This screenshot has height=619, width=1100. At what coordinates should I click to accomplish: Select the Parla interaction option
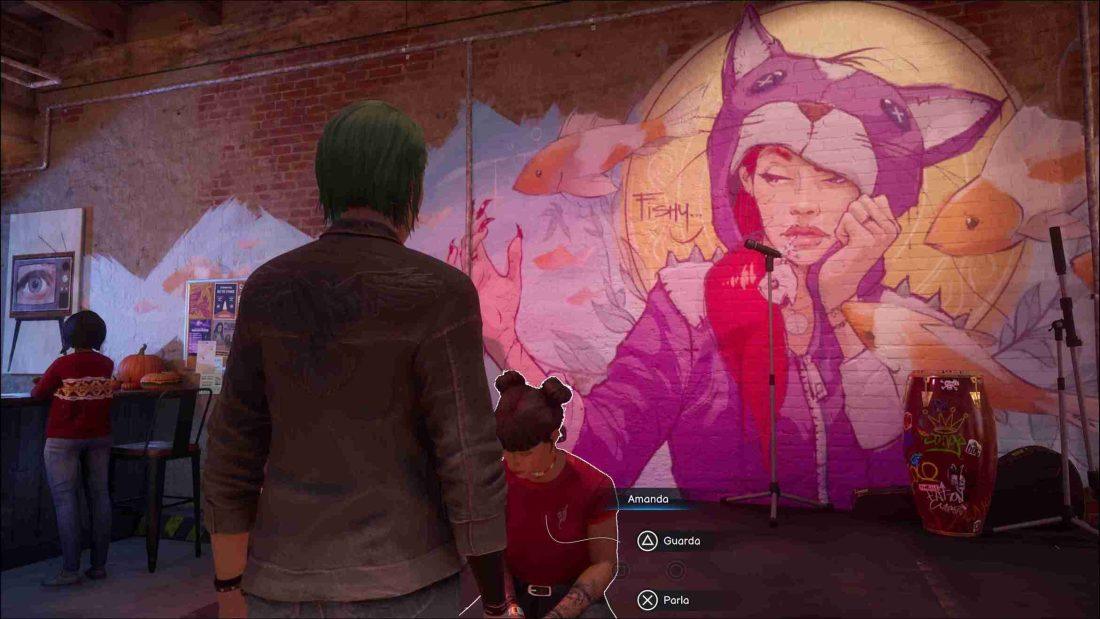coord(666,600)
